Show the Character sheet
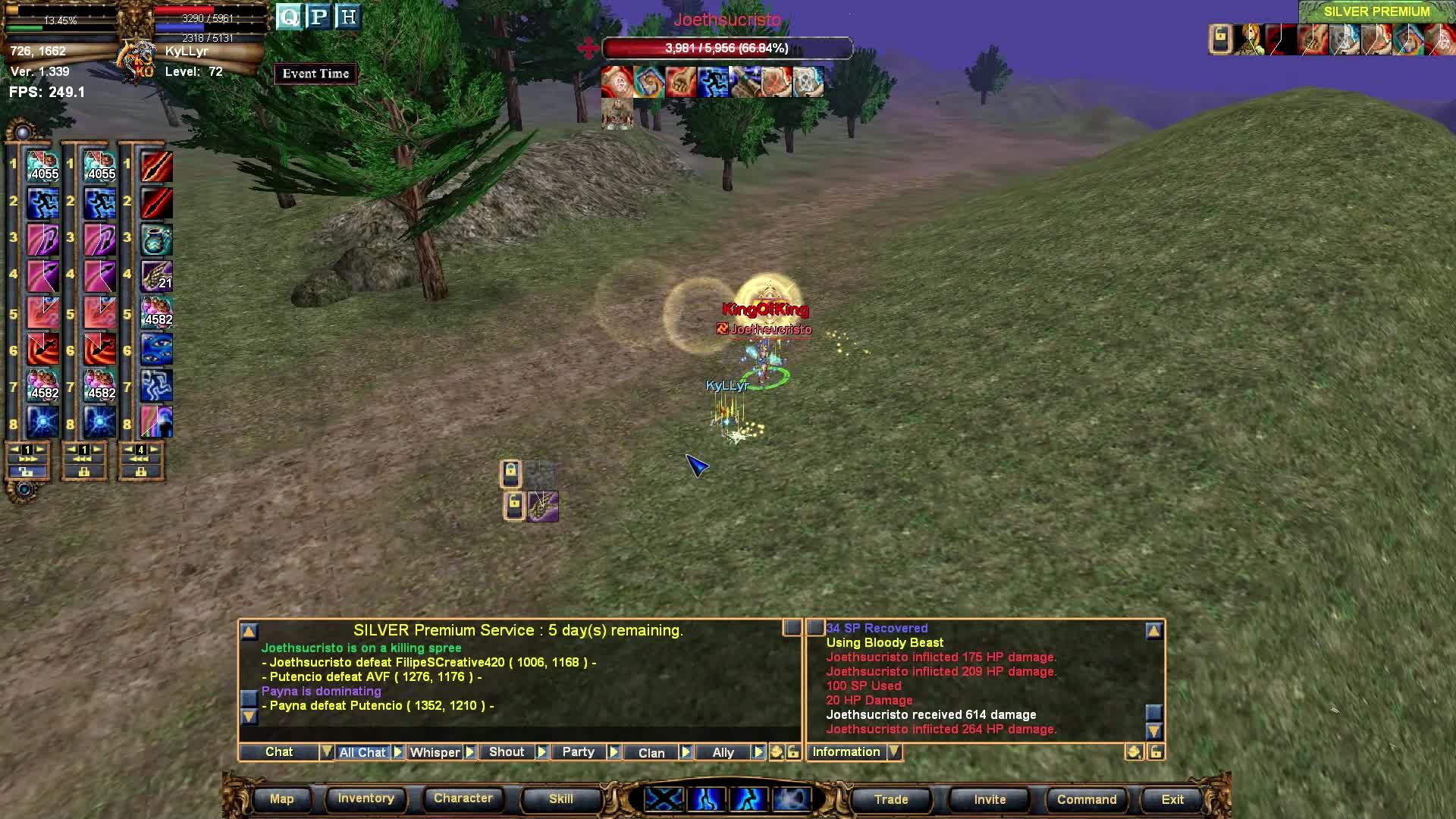1456x819 pixels. pyautogui.click(x=463, y=799)
